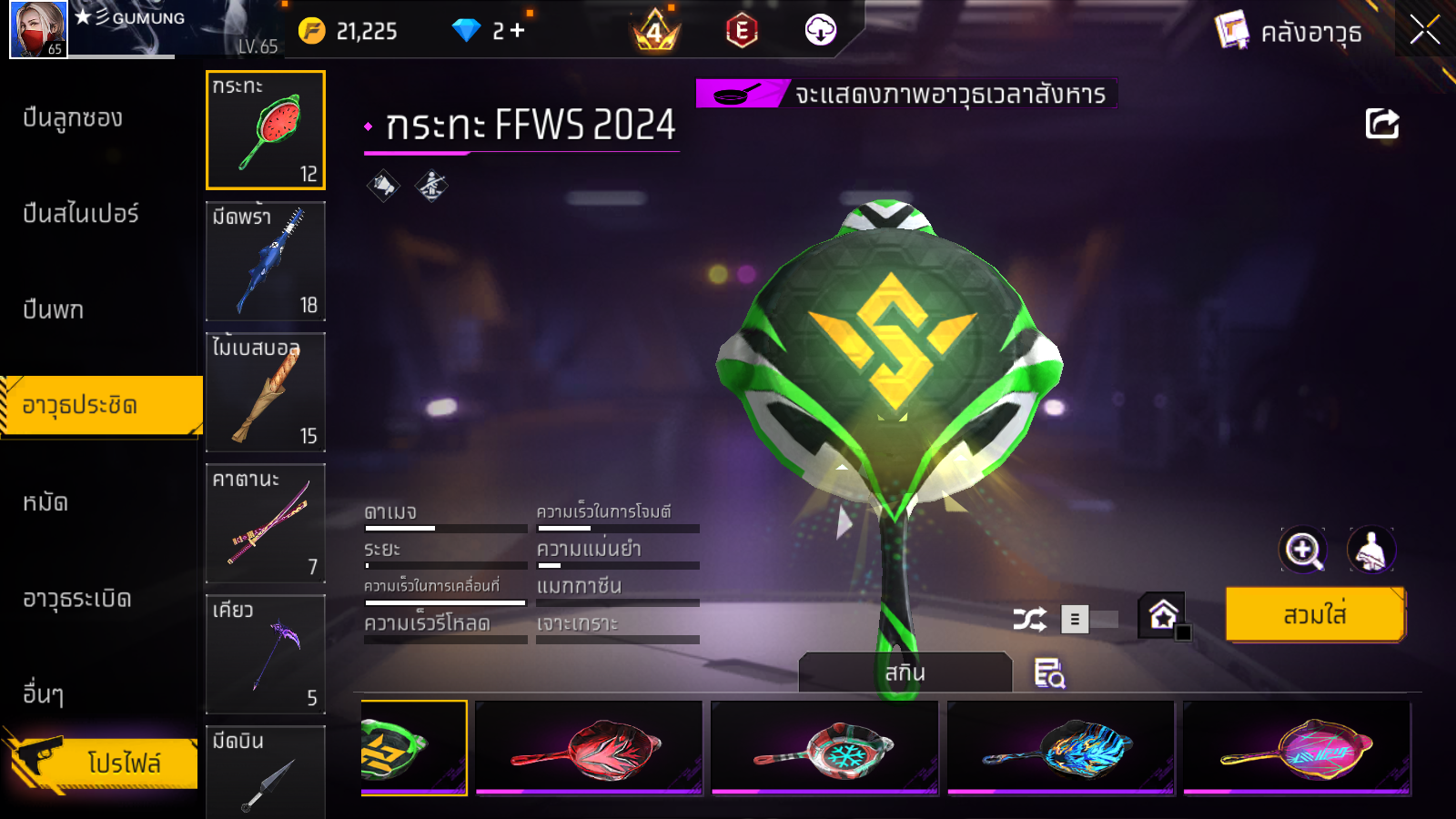
Task: Choose the ไม้เบสบอล baseball bat weapon
Action: click(266, 392)
